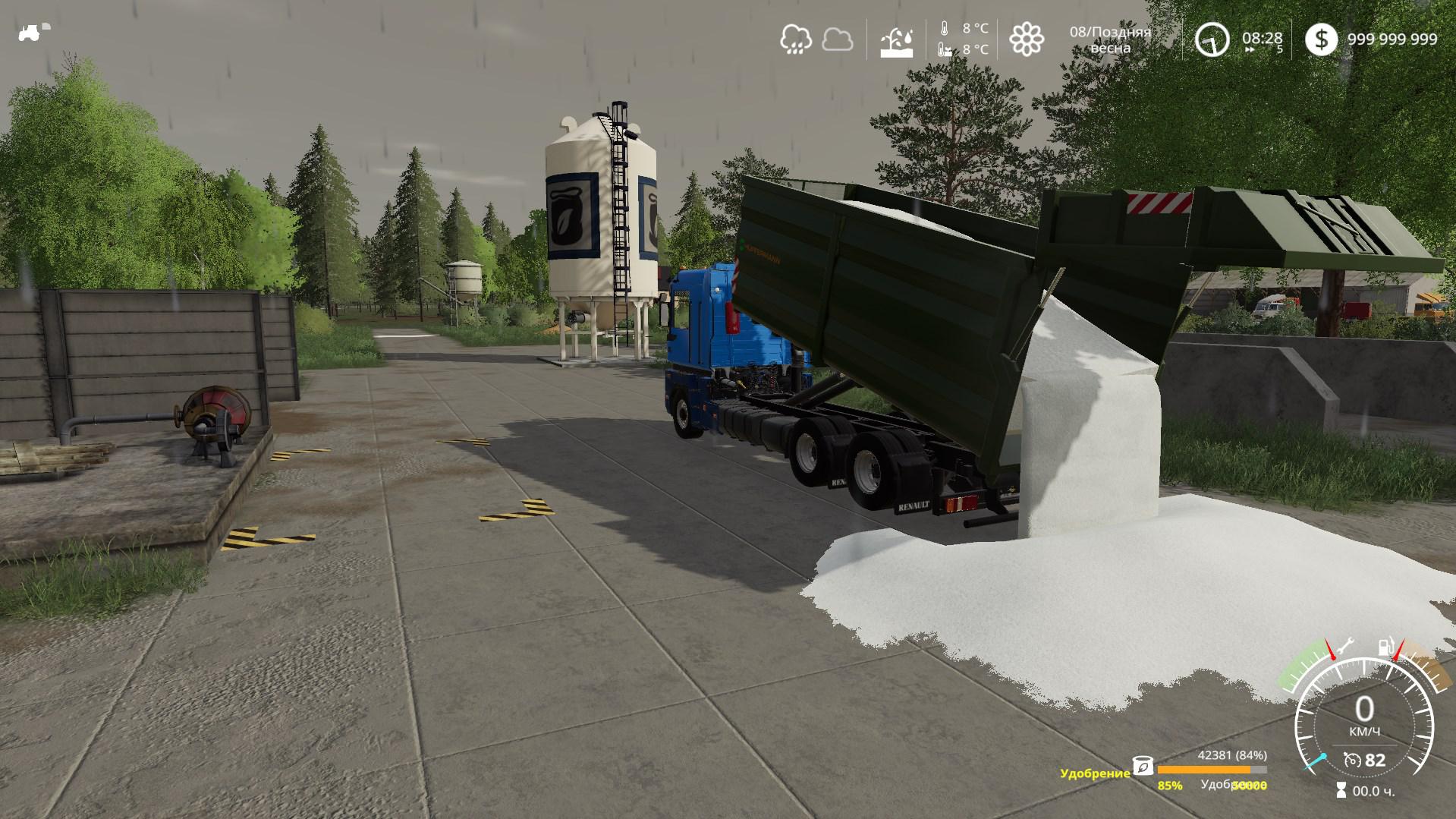Click the late spring flower icon
Image resolution: width=1456 pixels, height=819 pixels.
[1027, 39]
